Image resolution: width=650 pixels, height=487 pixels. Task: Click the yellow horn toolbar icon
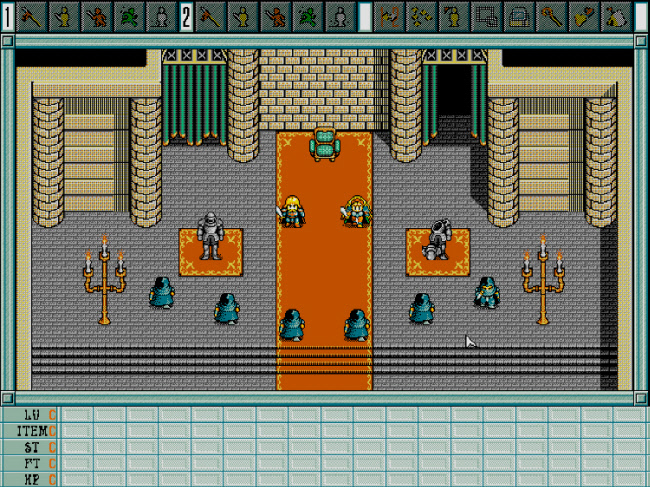pyautogui.click(x=585, y=16)
